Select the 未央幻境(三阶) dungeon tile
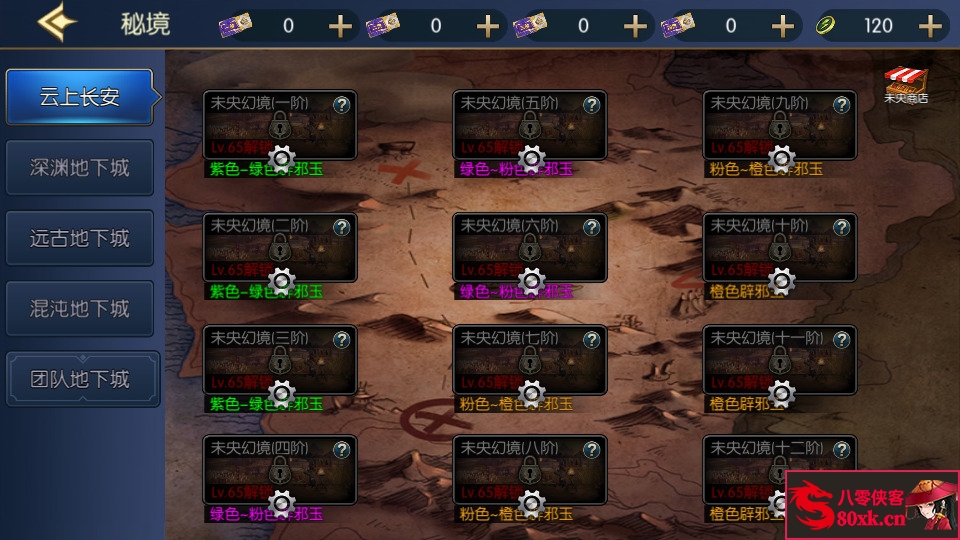This screenshot has width=960, height=540. tap(280, 358)
